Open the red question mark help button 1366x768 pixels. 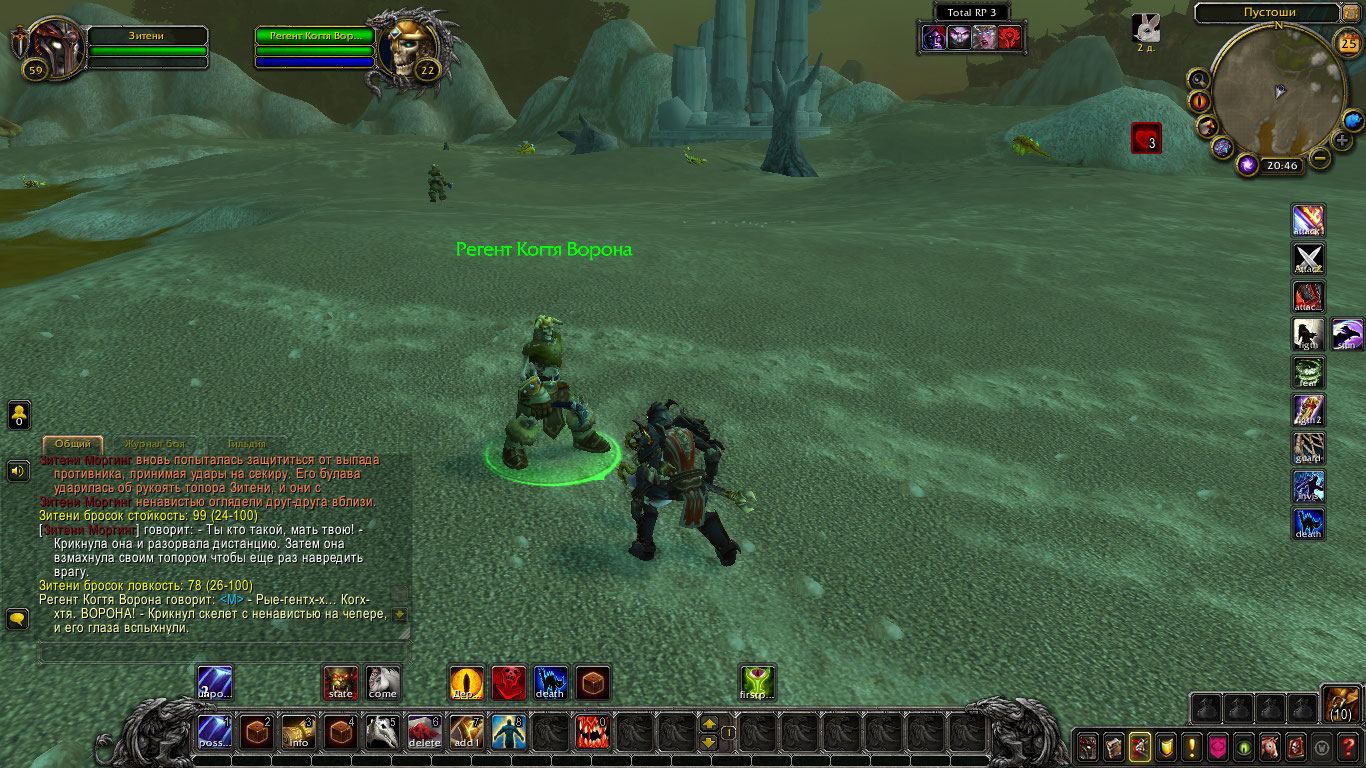(x=1349, y=746)
